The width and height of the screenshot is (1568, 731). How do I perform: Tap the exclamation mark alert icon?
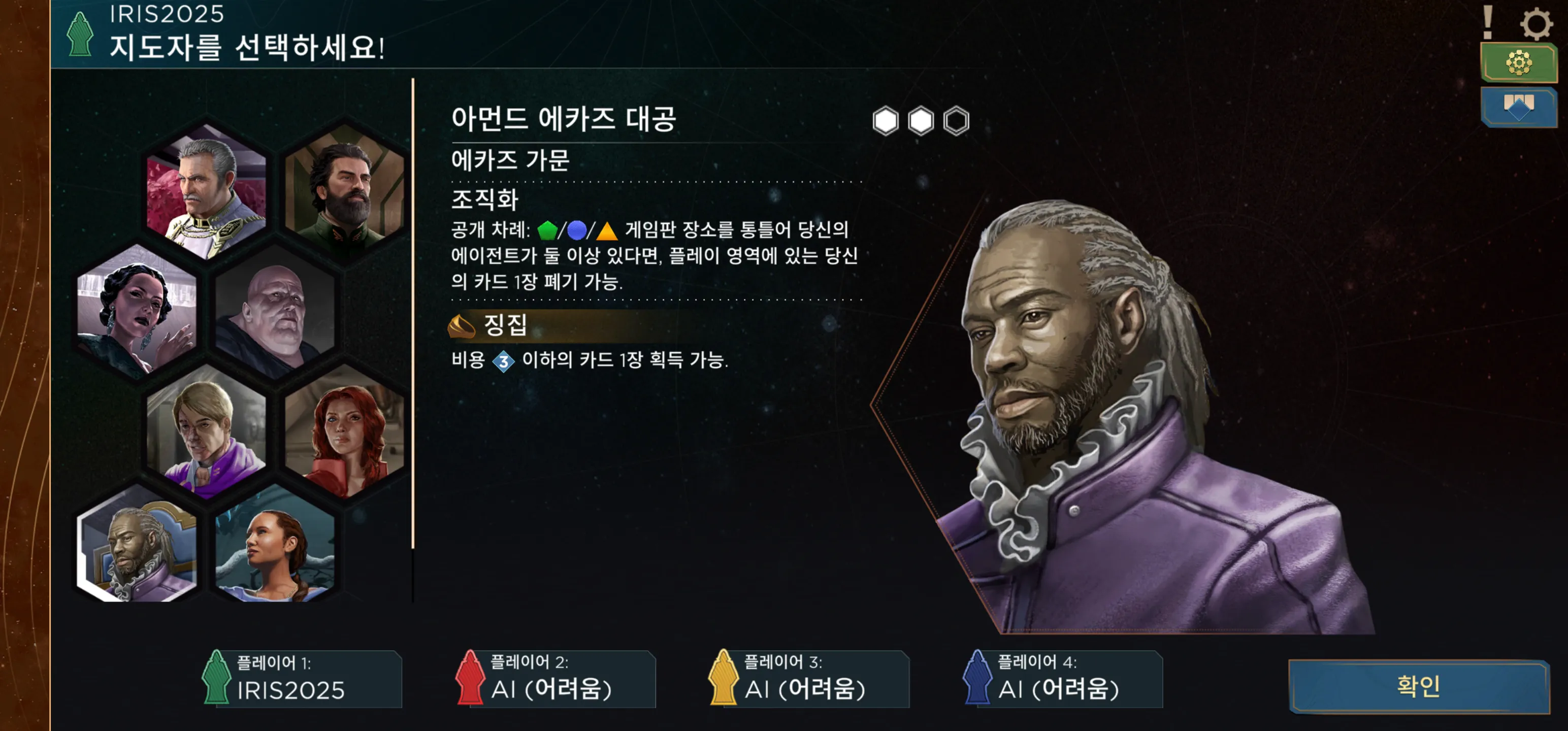tap(1487, 22)
